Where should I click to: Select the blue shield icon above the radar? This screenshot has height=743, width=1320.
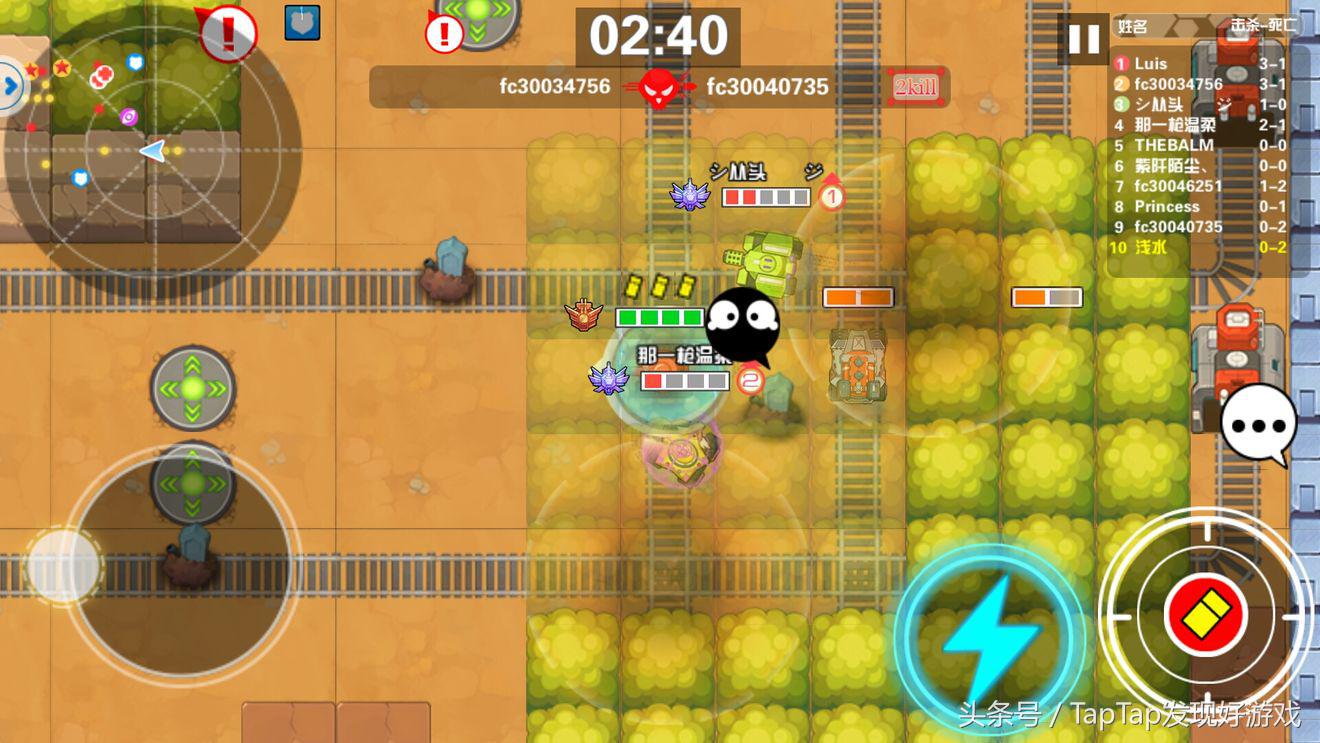[x=302, y=22]
